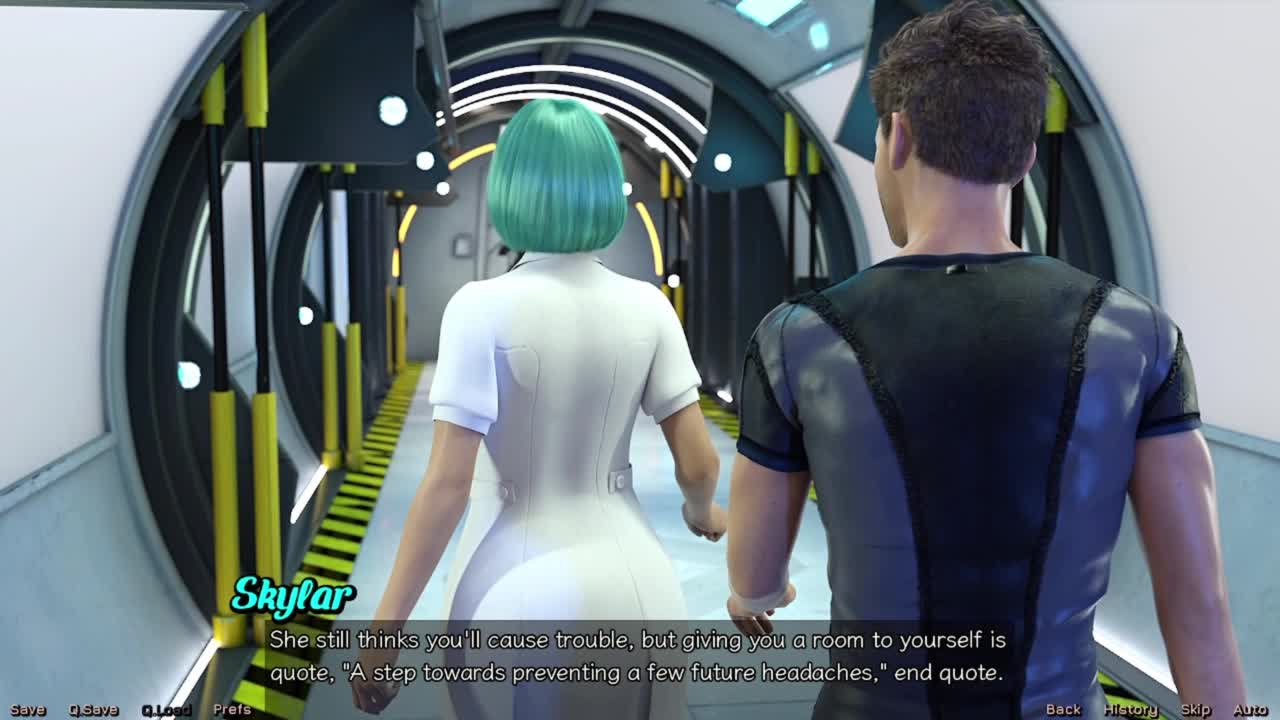Show the dialogue History log
Viewport: 1280px width, 720px height.
1130,710
